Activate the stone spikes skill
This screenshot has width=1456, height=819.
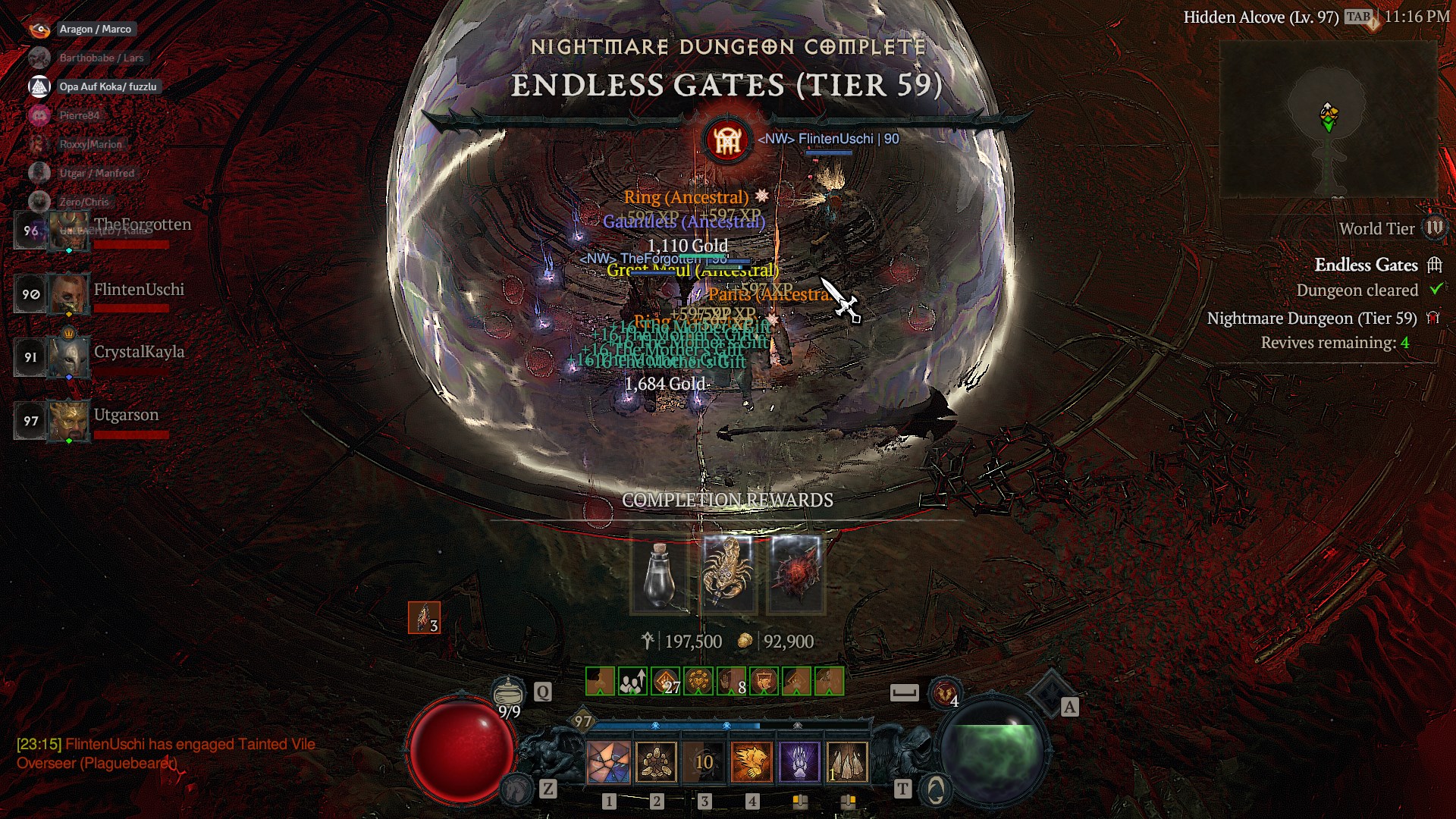(x=847, y=762)
